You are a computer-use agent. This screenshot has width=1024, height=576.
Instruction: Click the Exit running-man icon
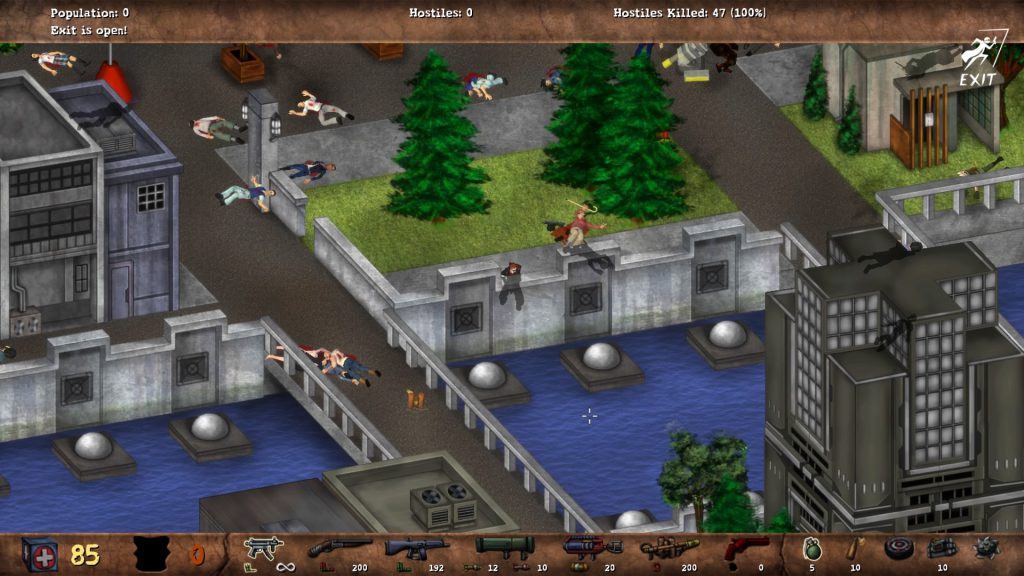pyautogui.click(x=978, y=58)
